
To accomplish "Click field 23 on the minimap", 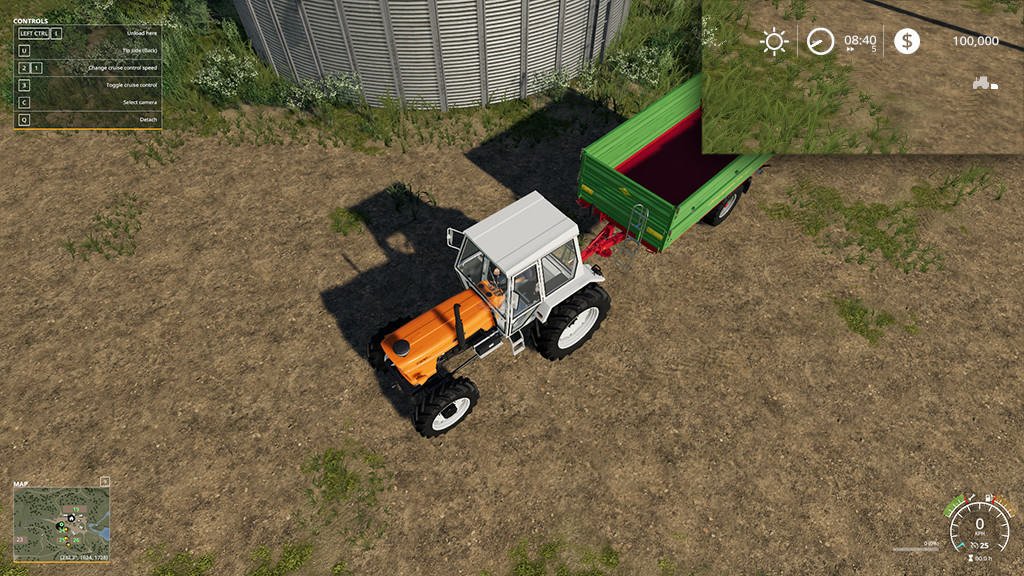I will point(21,540).
